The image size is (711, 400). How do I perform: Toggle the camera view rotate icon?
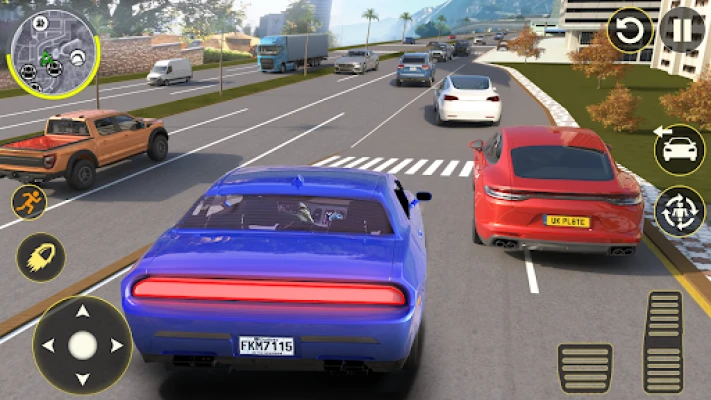(679, 211)
